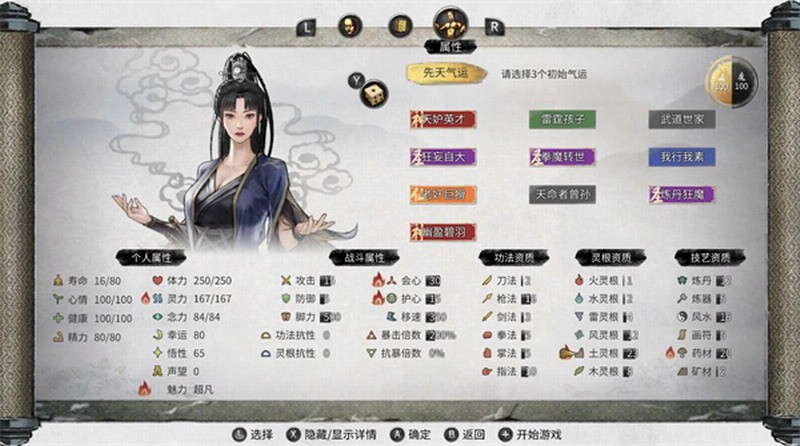Switch to the face appearance tab

coord(350,26)
